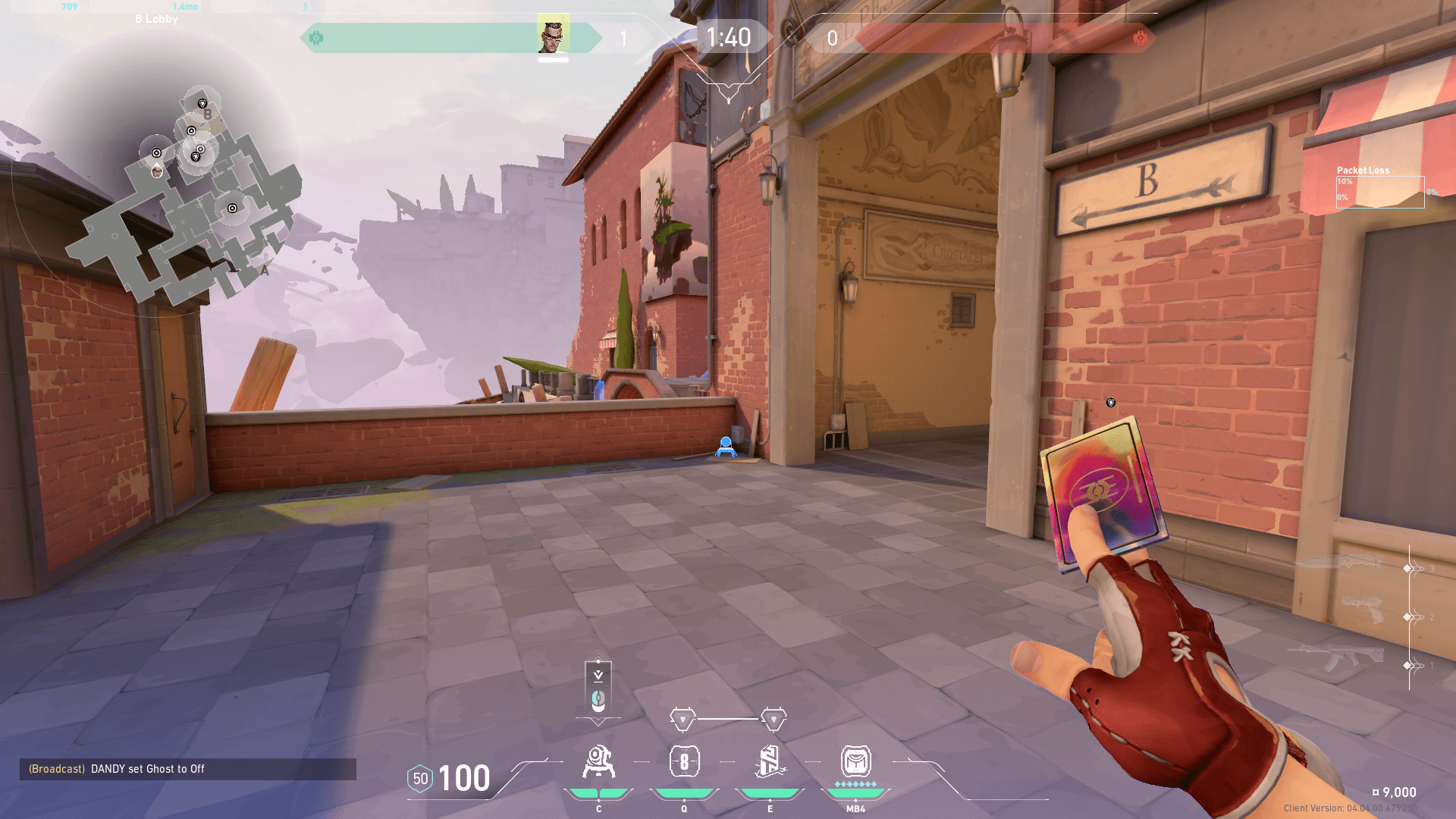The width and height of the screenshot is (1456, 819).
Task: Choose the sidearm pistol in the weapon list
Action: pyautogui.click(x=1361, y=610)
